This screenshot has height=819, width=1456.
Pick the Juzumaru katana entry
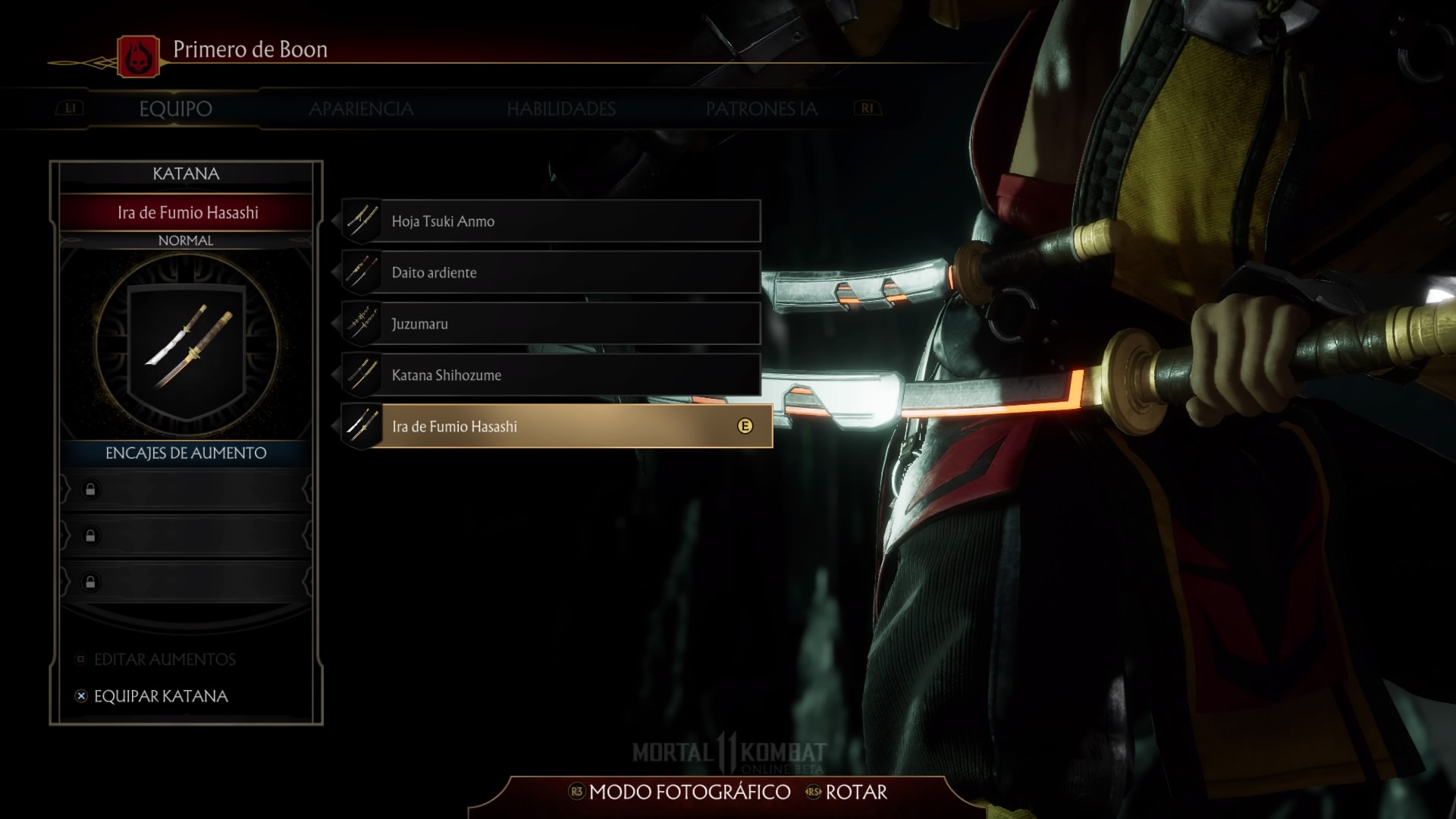[x=551, y=324]
